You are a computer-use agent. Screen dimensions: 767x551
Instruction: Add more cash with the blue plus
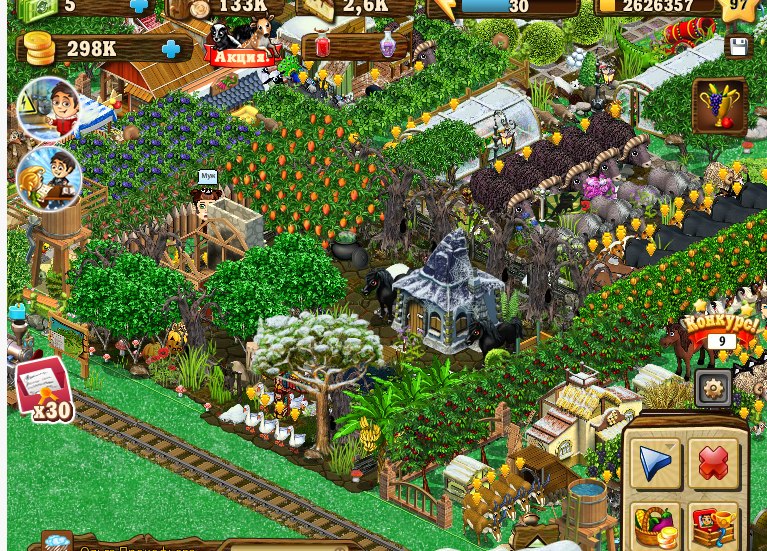(x=139, y=6)
